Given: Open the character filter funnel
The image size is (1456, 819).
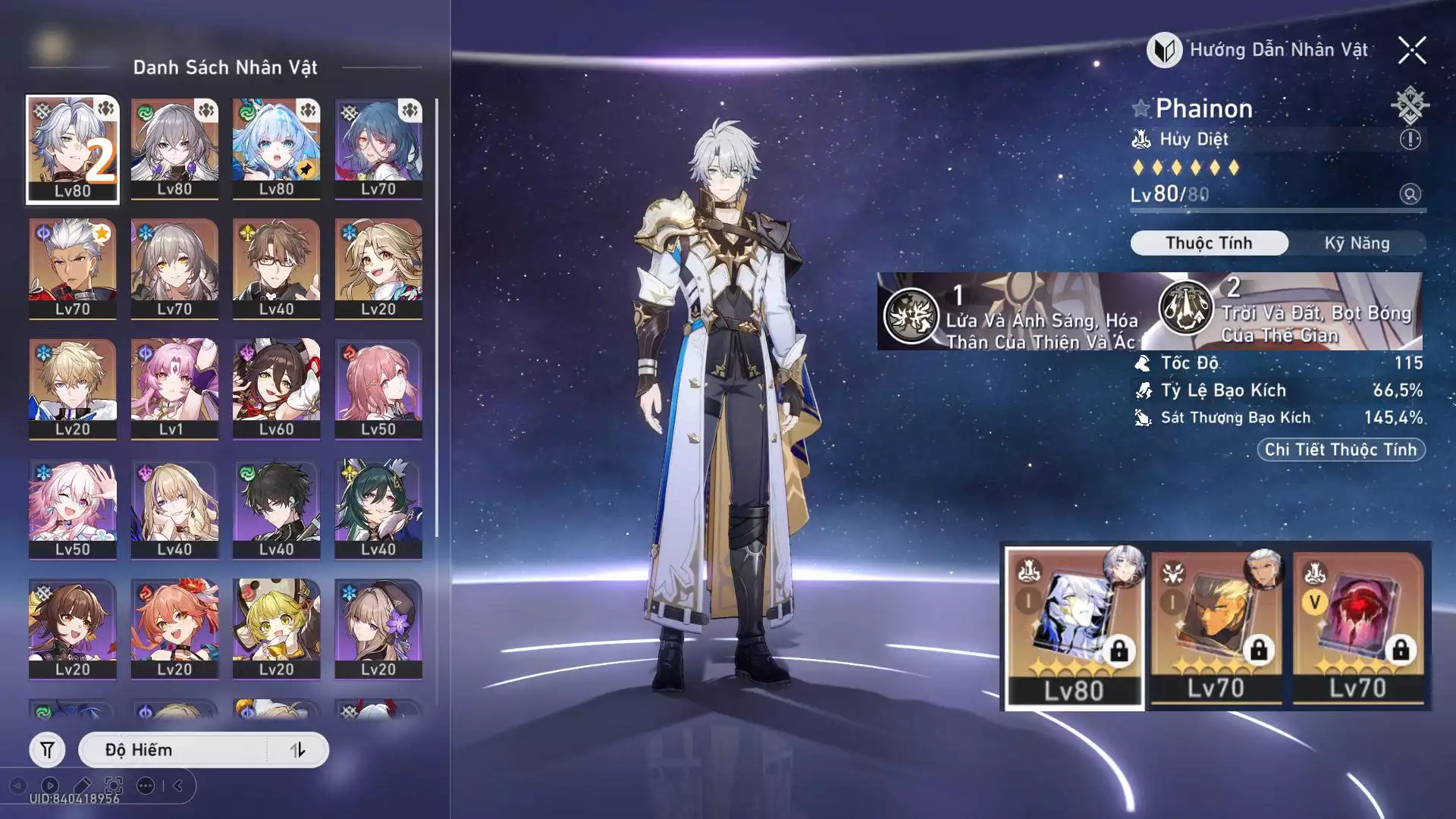Looking at the screenshot, I should [x=47, y=750].
